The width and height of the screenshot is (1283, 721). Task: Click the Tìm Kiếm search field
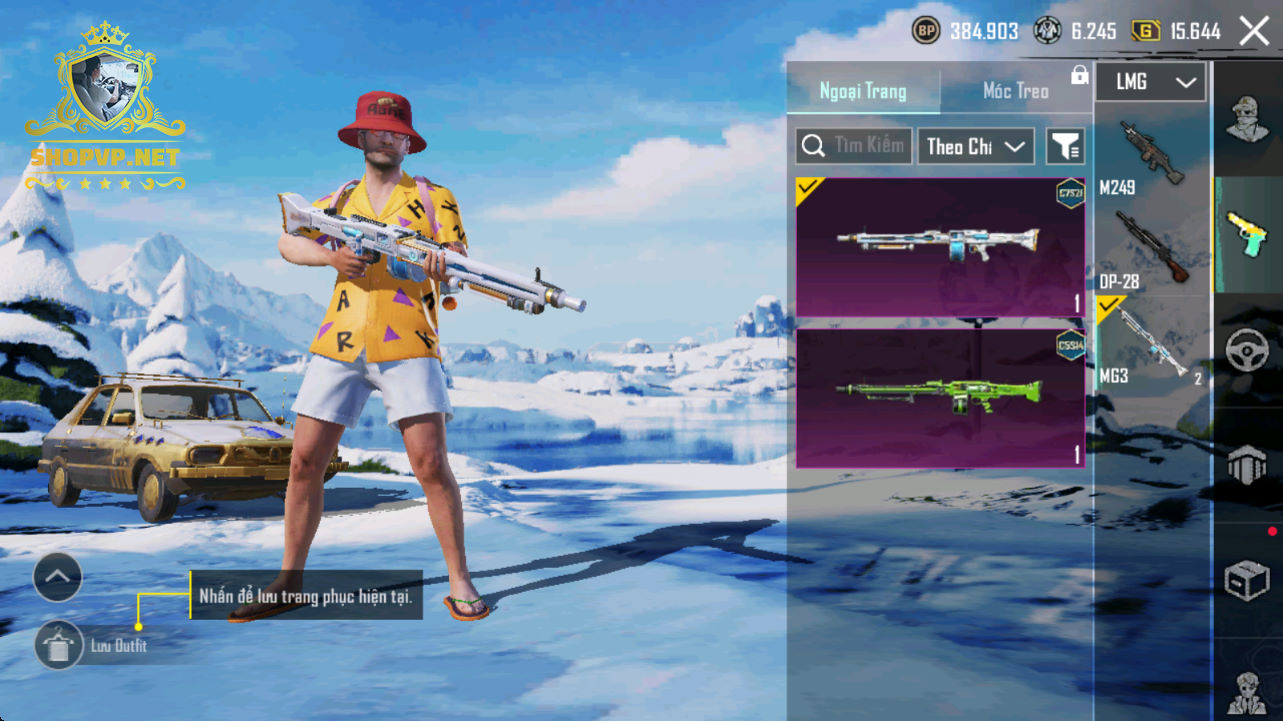pyautogui.click(x=855, y=146)
